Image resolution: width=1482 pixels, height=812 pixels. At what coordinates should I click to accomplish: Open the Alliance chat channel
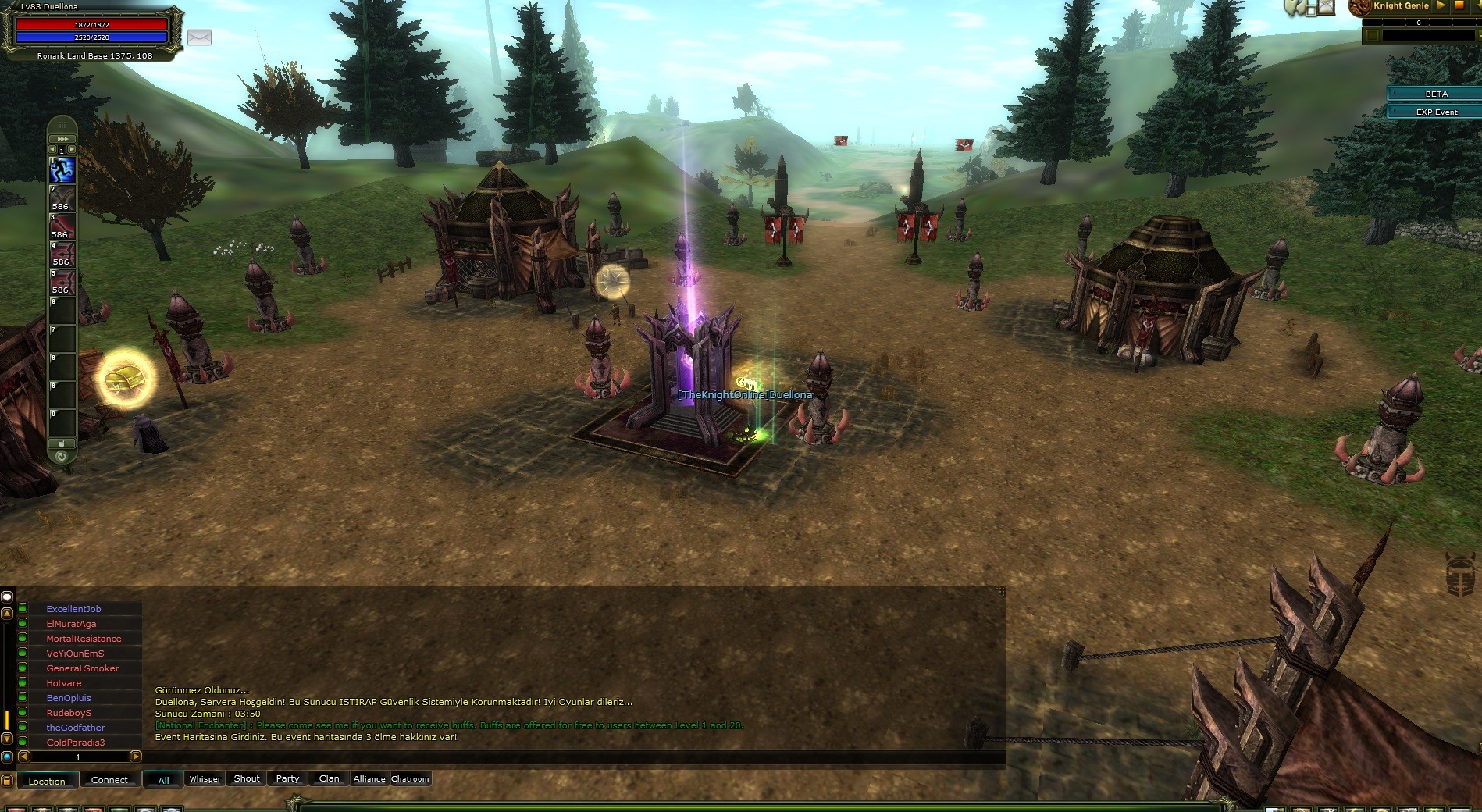[369, 778]
